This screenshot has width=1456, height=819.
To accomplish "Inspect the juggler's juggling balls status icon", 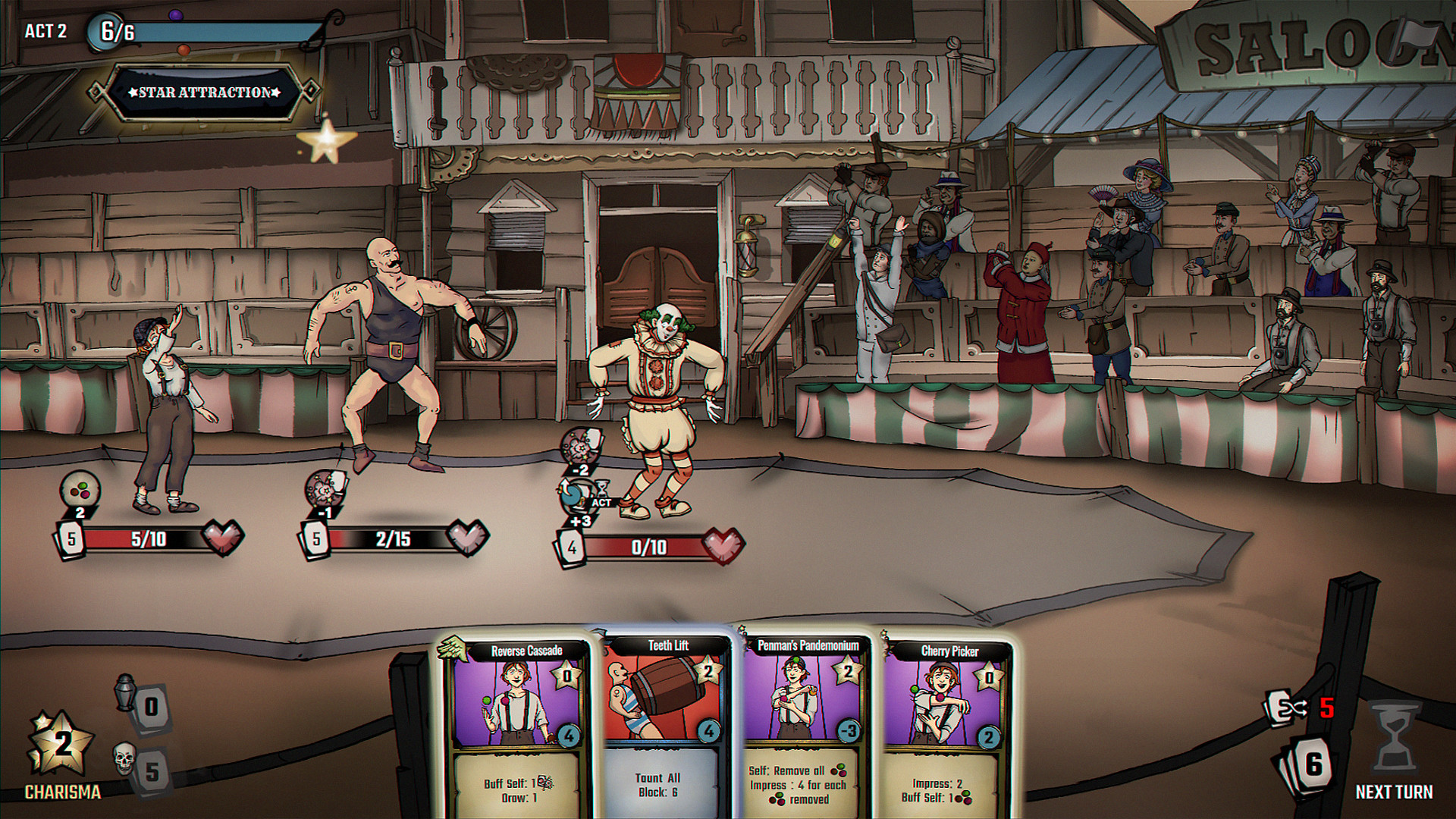I will [x=80, y=488].
